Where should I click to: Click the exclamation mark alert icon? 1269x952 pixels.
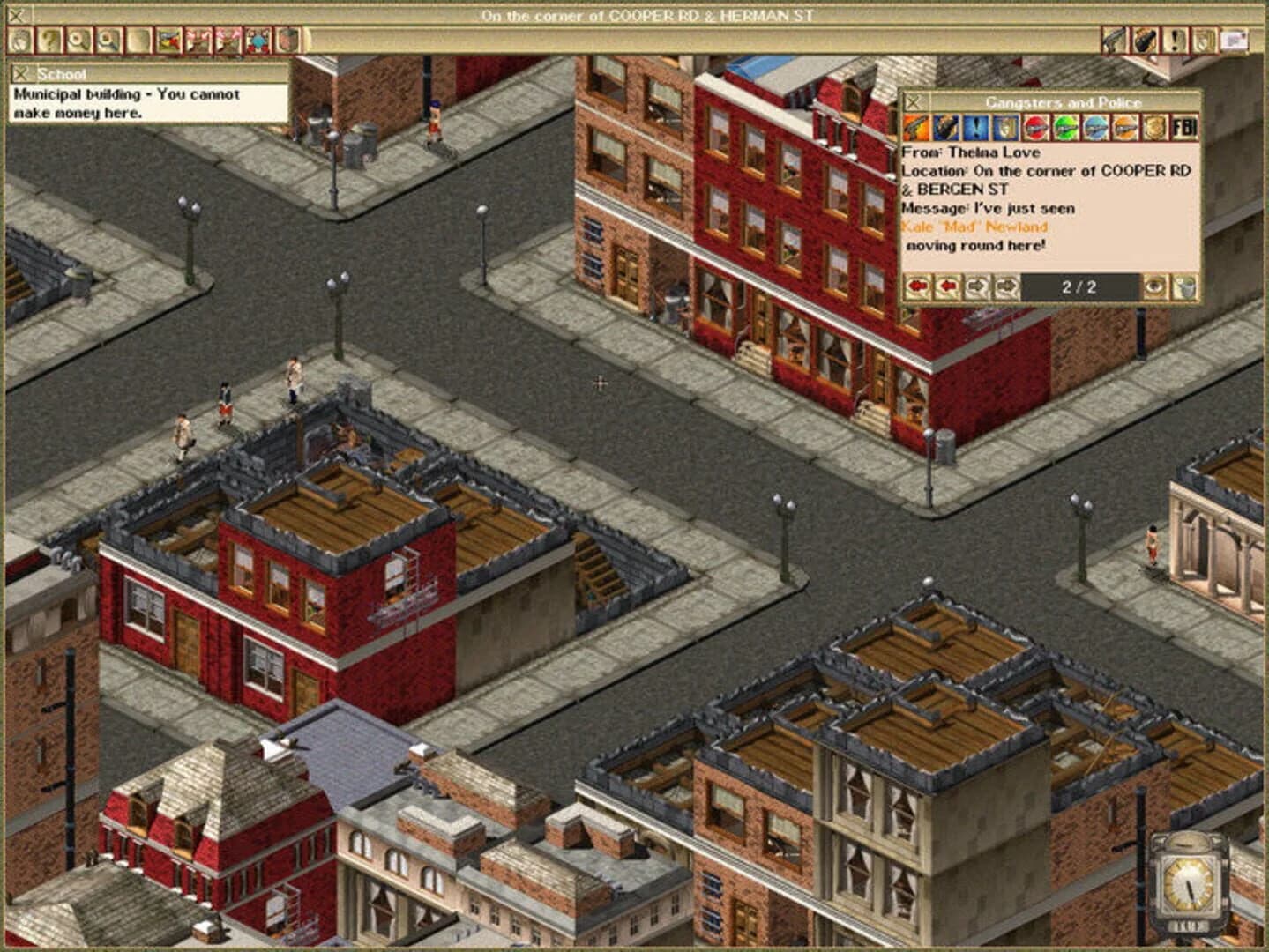[x=1174, y=40]
